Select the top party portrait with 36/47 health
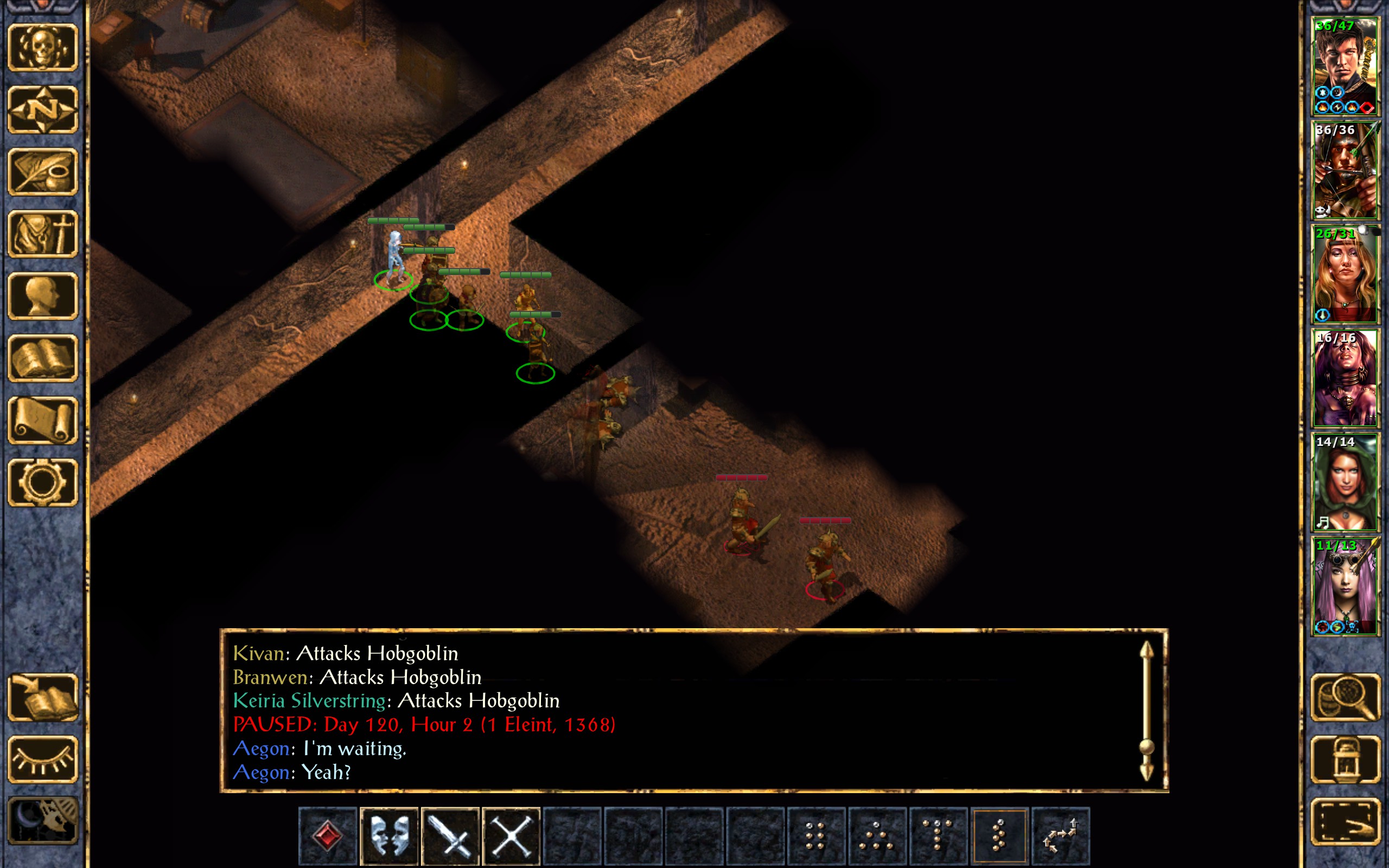1389x868 pixels. pyautogui.click(x=1345, y=67)
